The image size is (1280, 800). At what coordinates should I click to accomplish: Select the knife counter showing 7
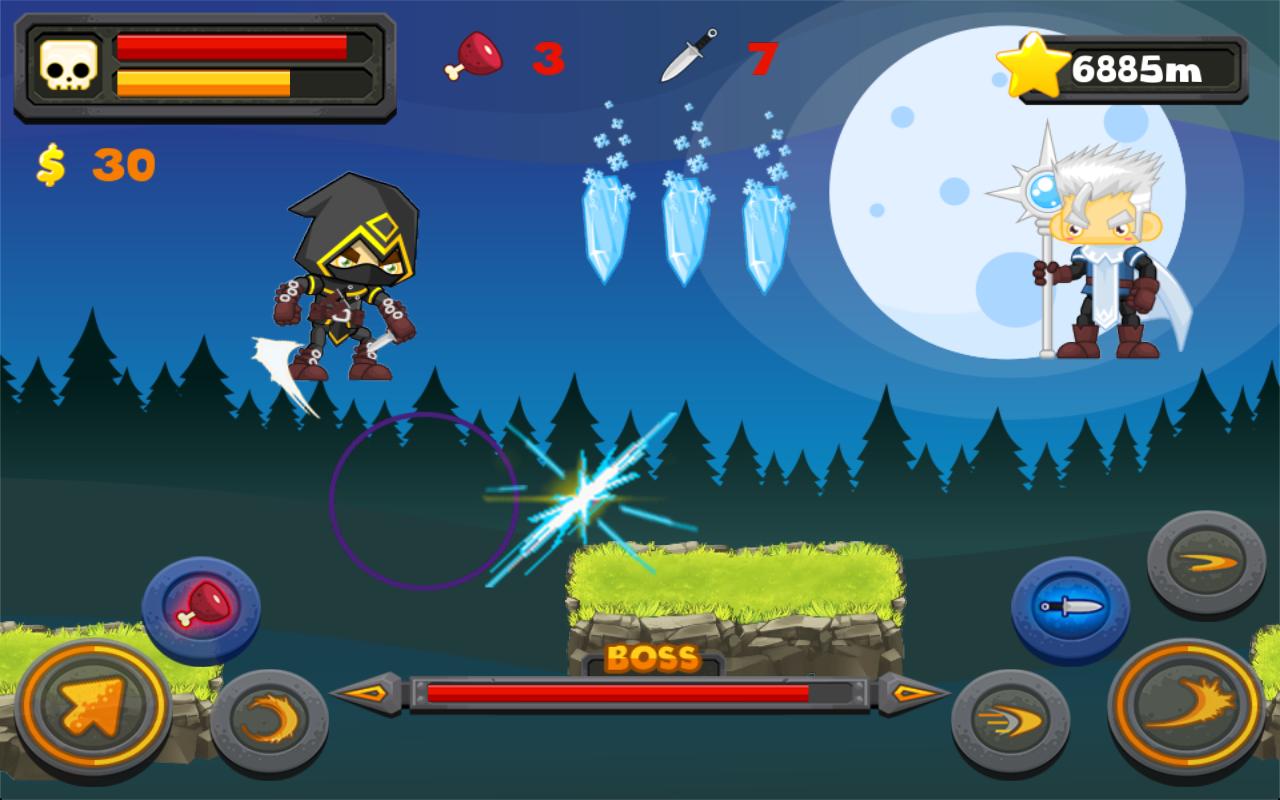(x=761, y=57)
